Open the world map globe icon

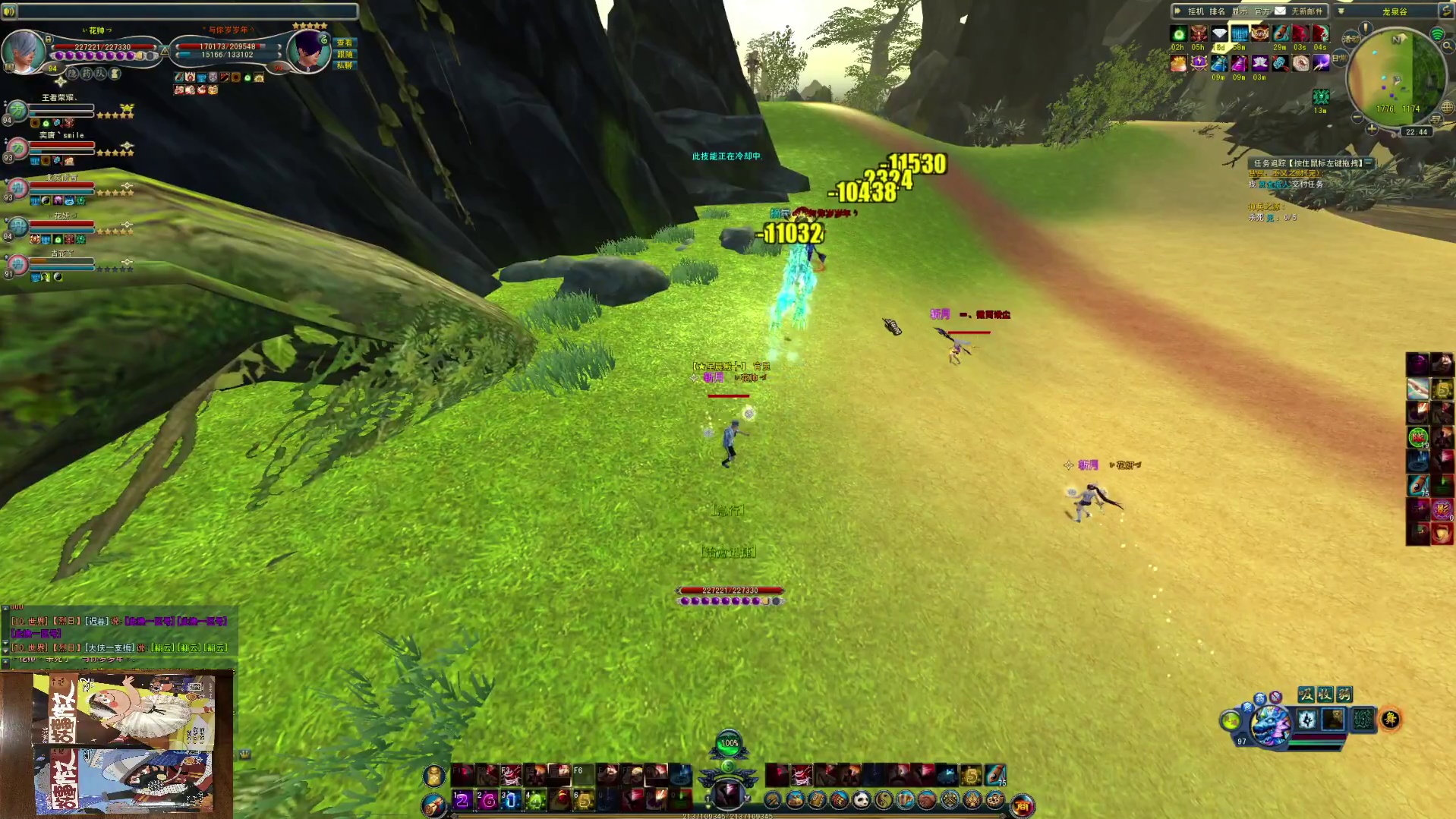tap(1447, 108)
